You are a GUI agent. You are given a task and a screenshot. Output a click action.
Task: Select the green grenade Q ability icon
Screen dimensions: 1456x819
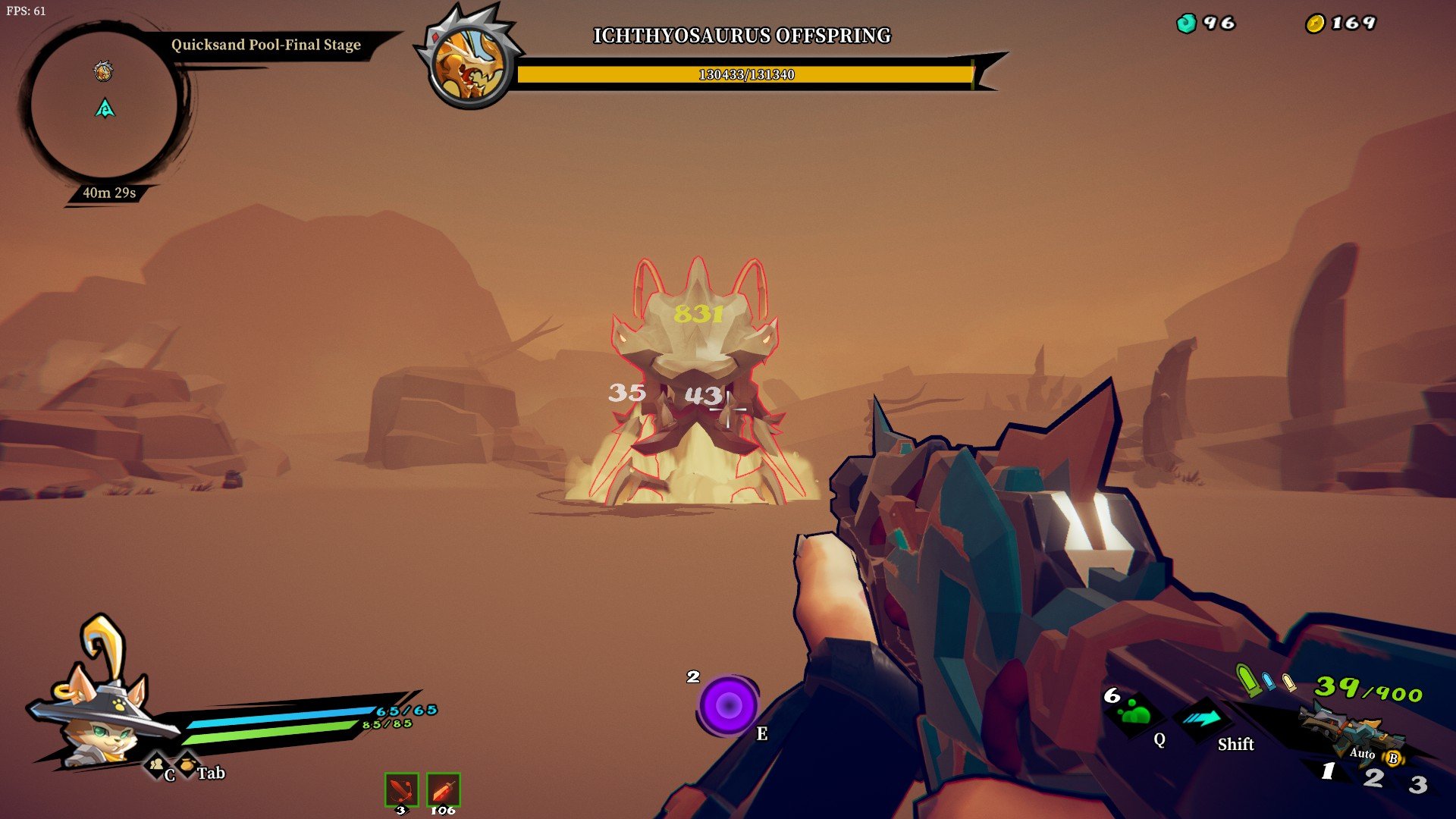[x=1136, y=717]
